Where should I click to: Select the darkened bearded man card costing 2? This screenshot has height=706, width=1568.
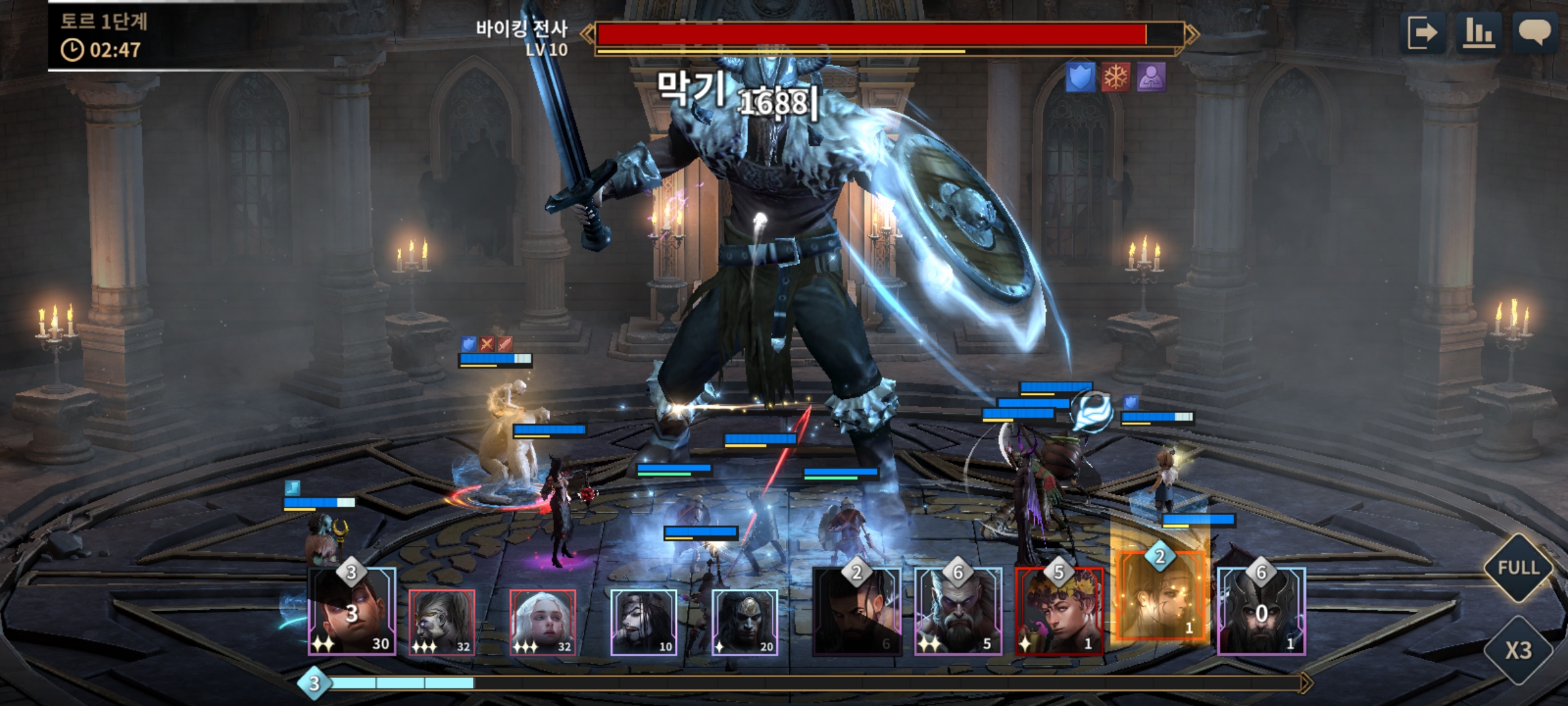[x=857, y=611]
